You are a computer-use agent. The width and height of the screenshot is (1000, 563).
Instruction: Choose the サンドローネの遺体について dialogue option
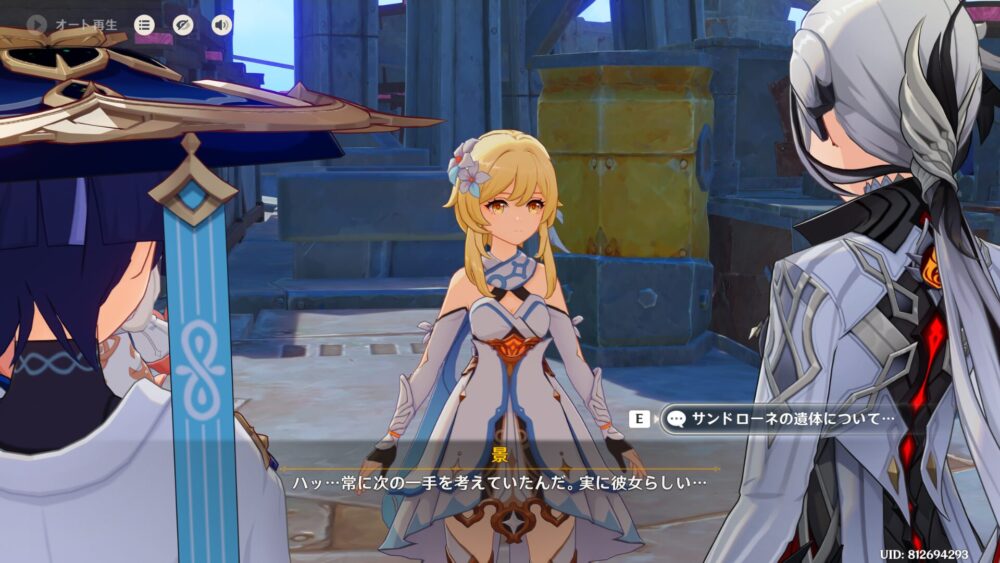click(x=780, y=419)
